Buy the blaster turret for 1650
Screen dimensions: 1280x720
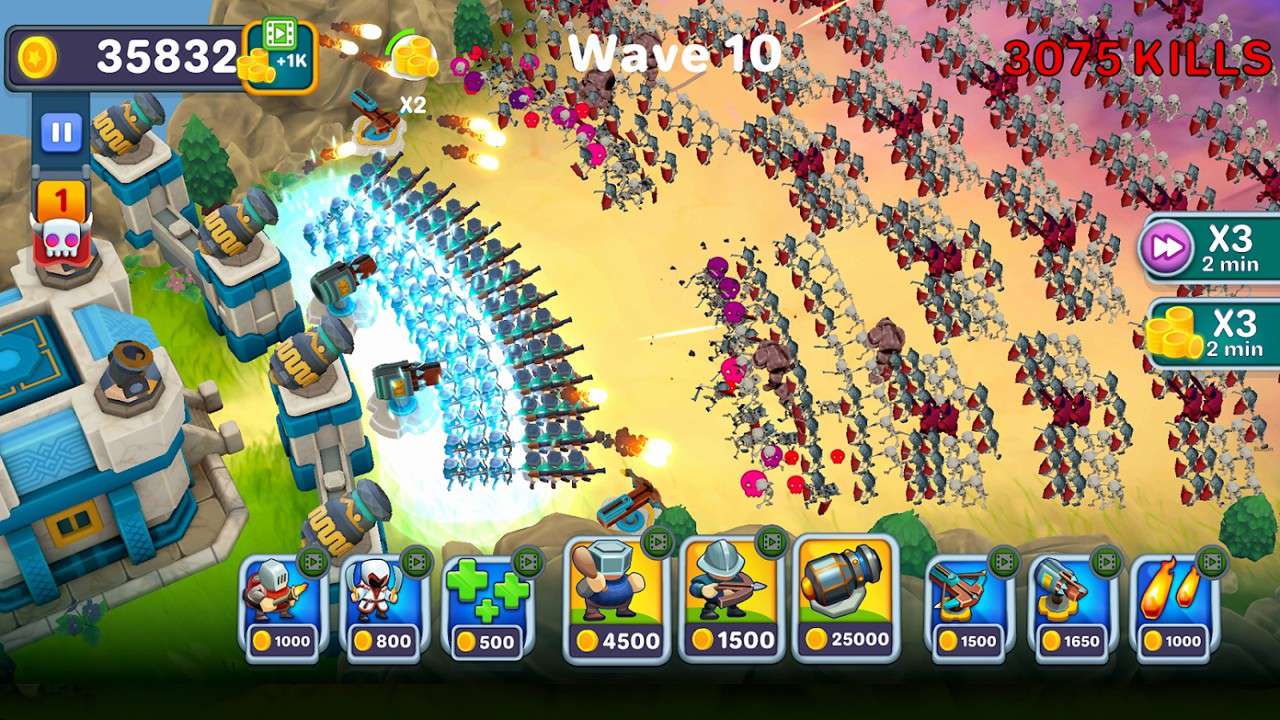click(1070, 607)
